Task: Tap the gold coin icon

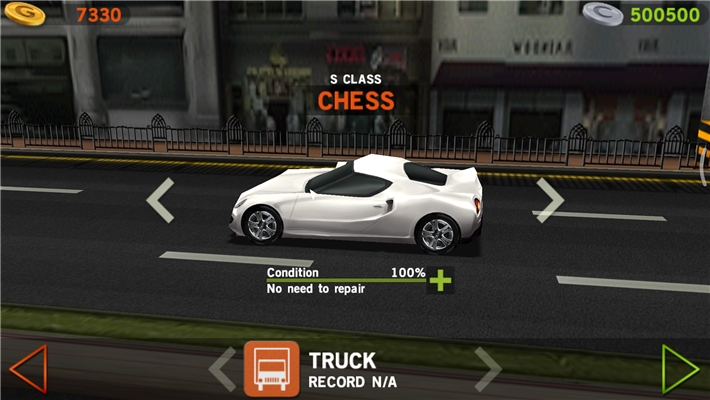Action: 22,14
